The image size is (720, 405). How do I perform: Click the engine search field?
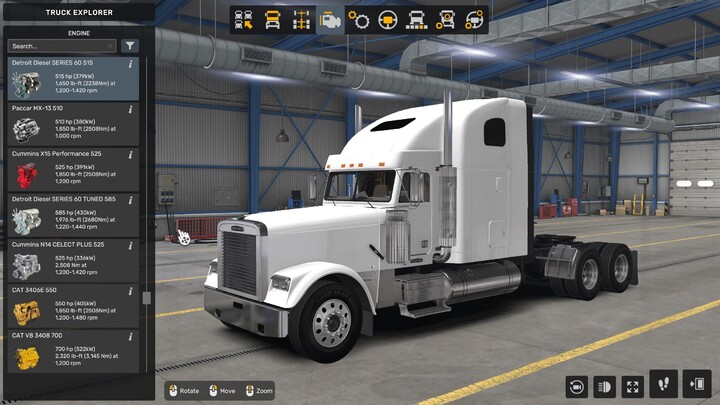(58, 46)
